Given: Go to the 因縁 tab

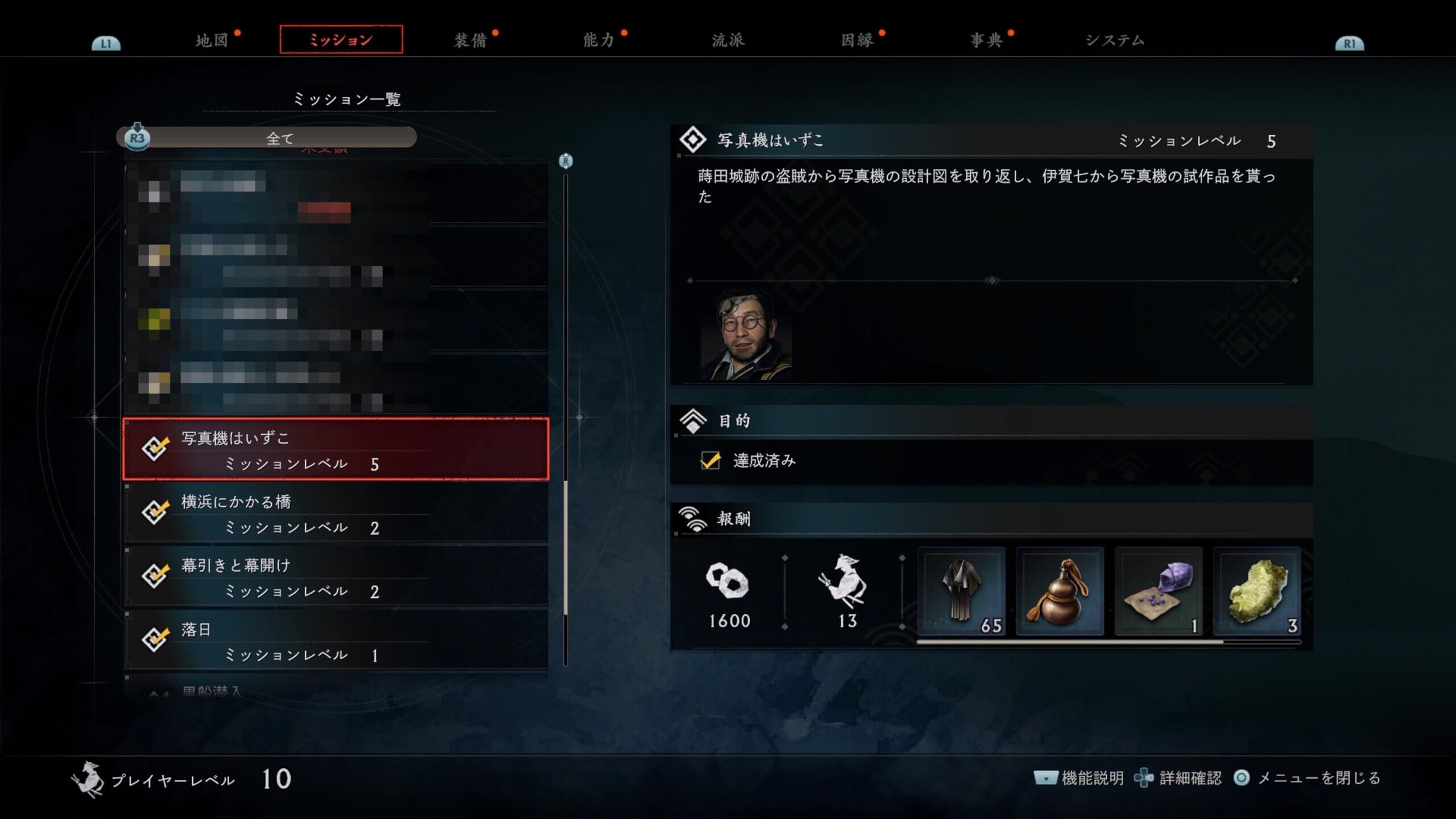Looking at the screenshot, I should click(x=857, y=40).
